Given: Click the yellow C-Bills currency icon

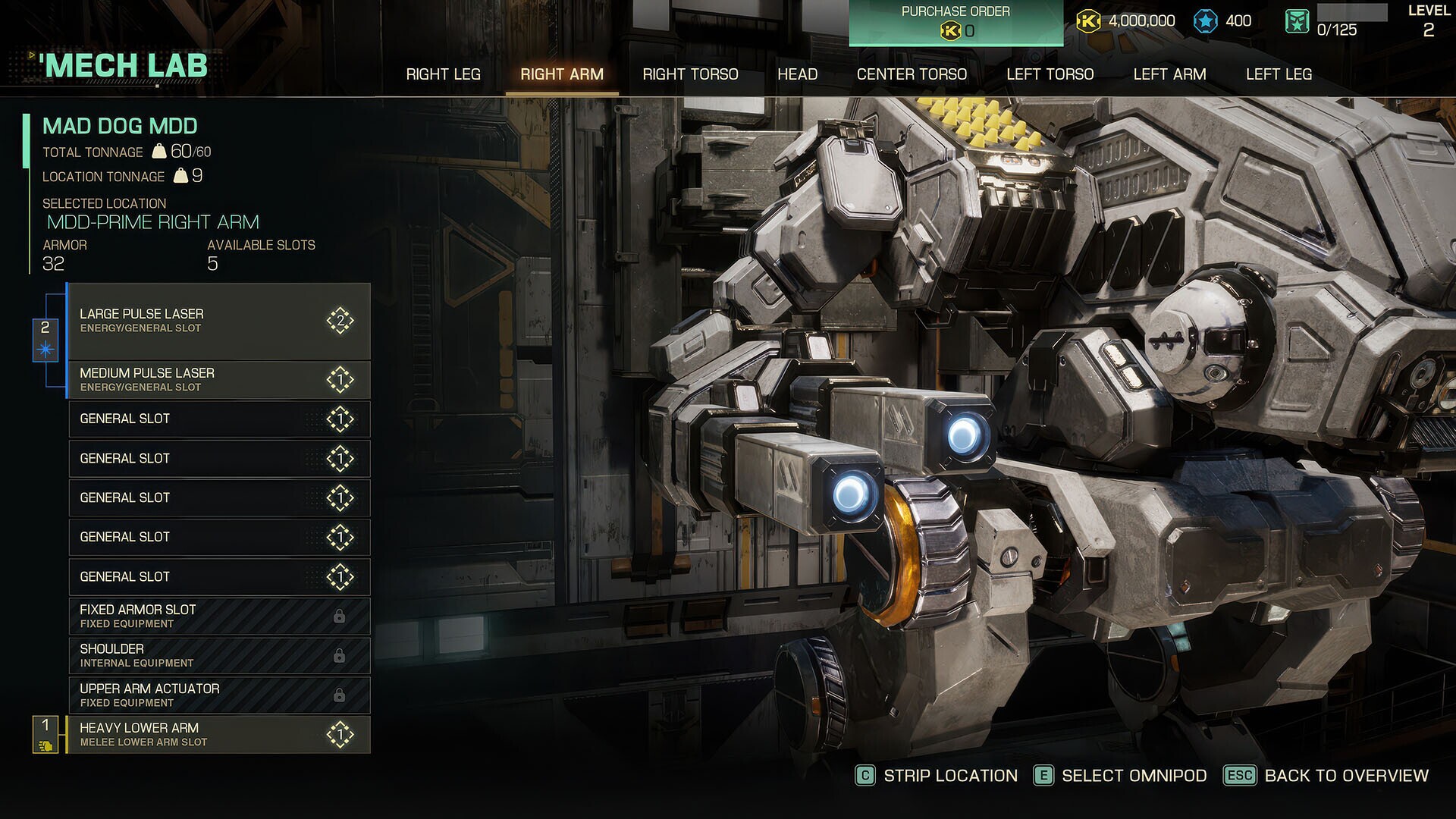Looking at the screenshot, I should (1090, 20).
